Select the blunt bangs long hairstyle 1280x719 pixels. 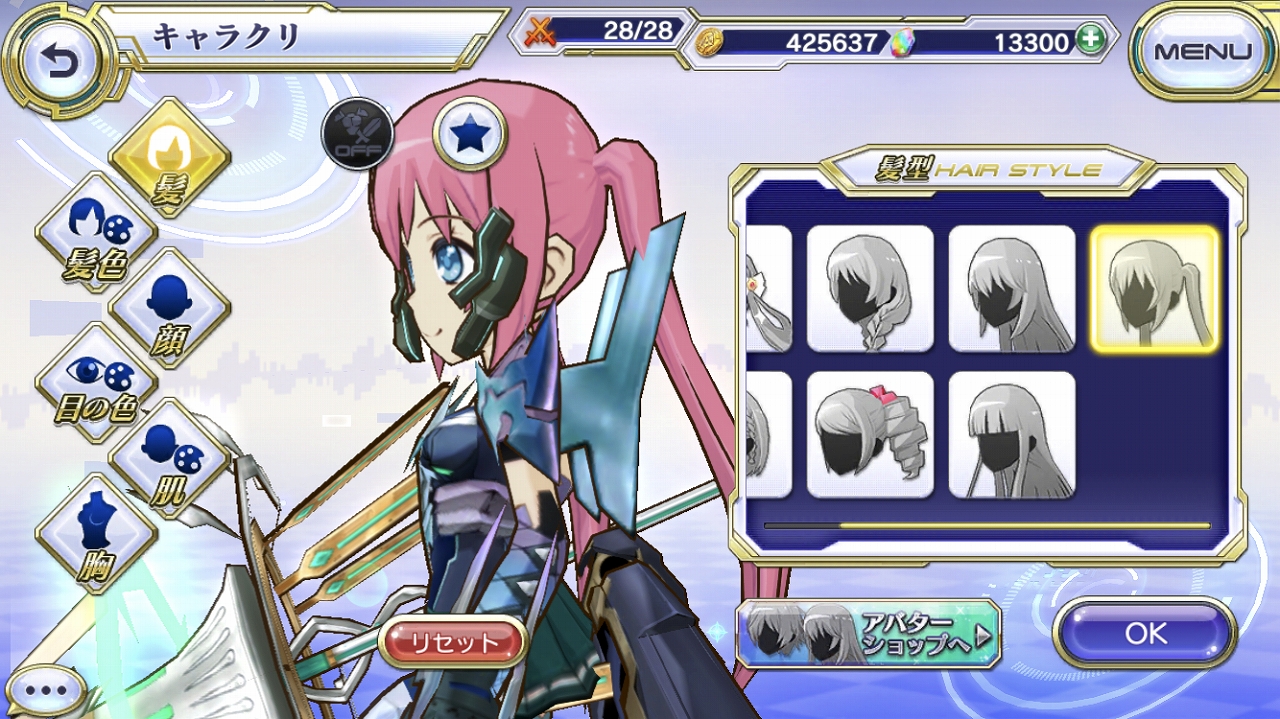point(1011,435)
